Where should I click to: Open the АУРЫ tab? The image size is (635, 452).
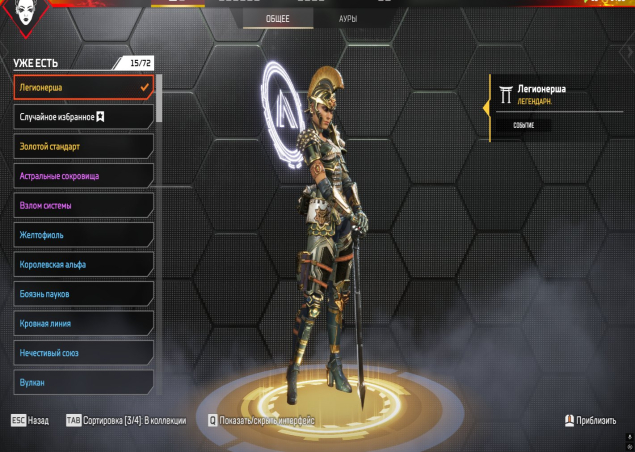coord(348,19)
